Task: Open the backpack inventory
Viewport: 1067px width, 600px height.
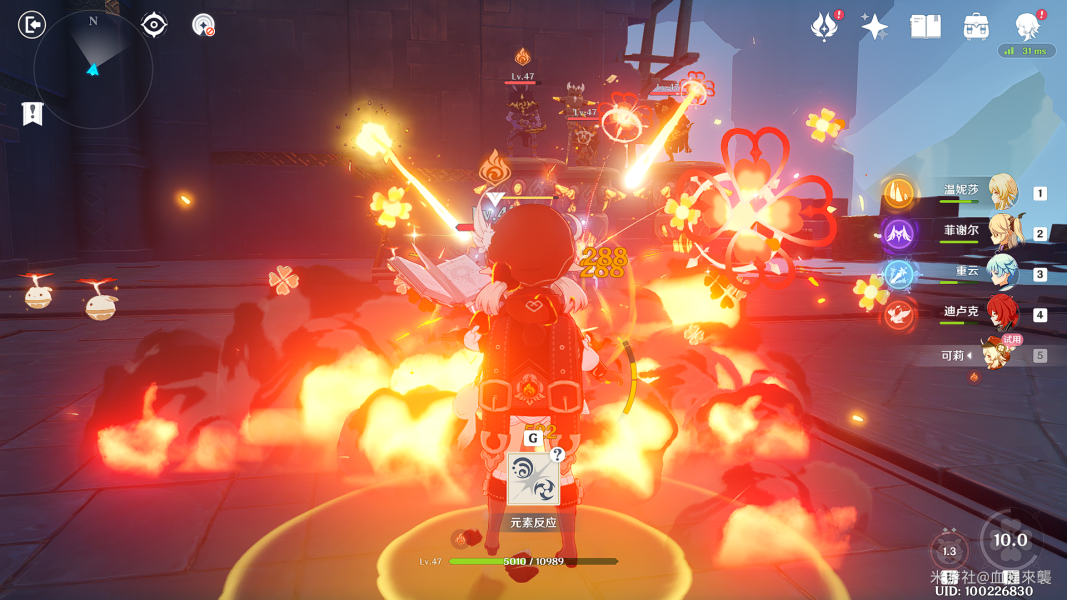Action: coord(976,27)
